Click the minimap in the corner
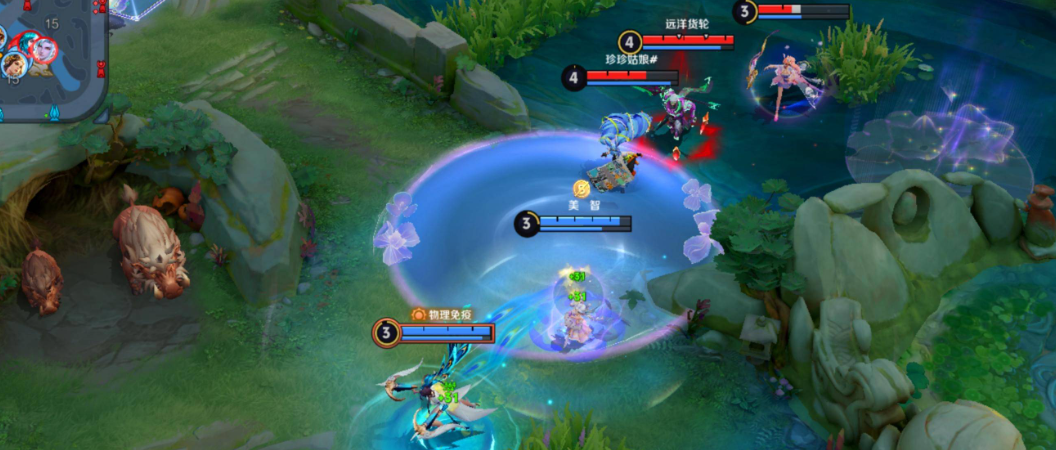Viewport: 1056px width, 450px height. coord(50,58)
